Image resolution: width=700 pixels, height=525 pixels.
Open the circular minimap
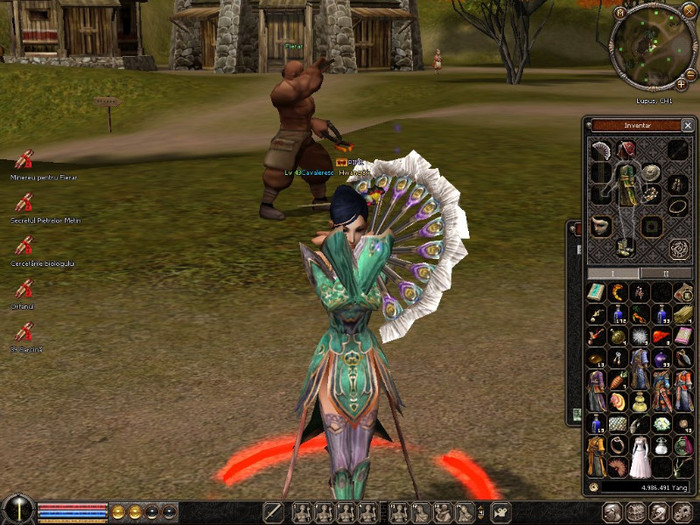pos(651,46)
